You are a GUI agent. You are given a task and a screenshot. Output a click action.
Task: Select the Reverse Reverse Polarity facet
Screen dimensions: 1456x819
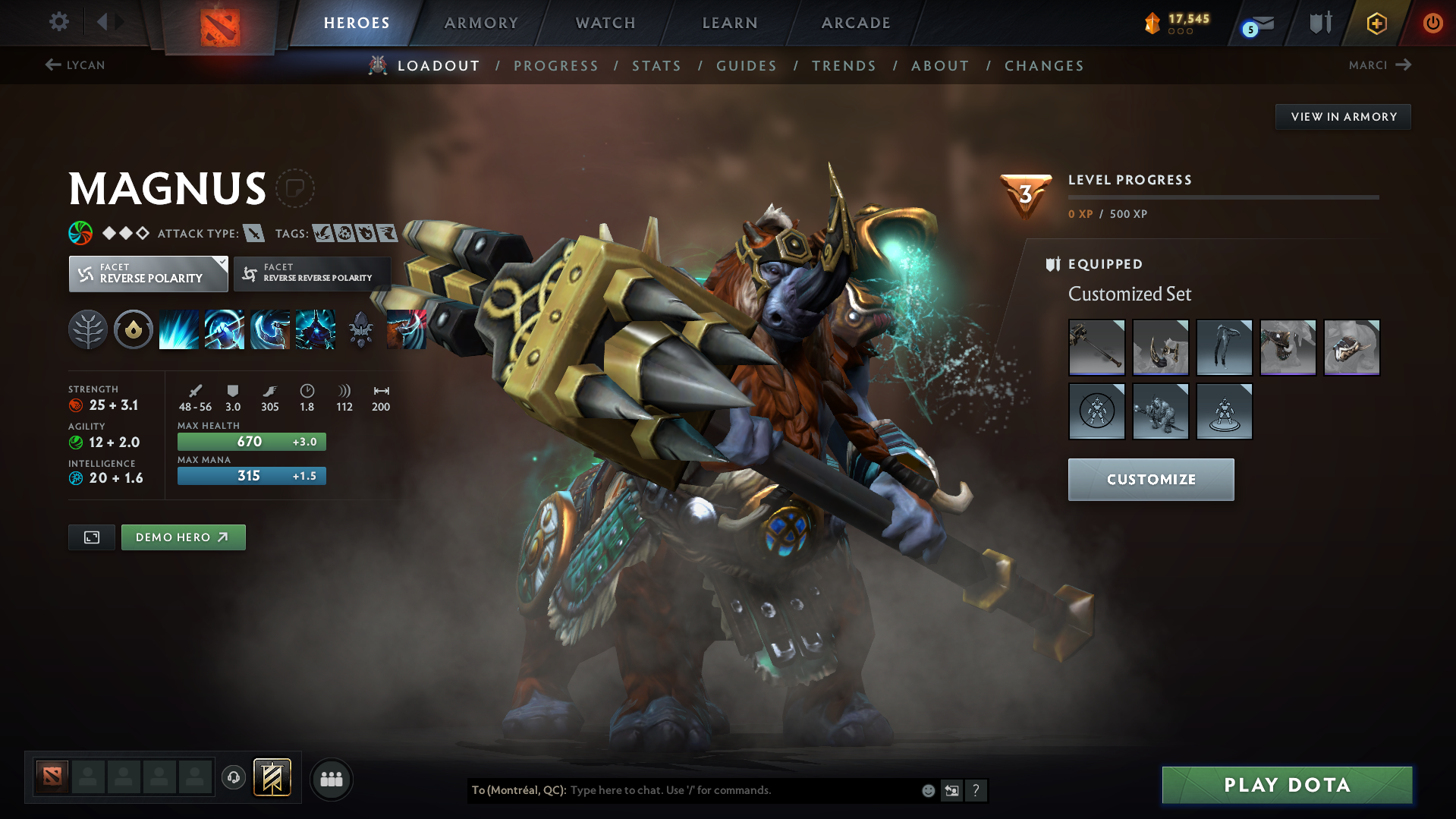click(312, 273)
